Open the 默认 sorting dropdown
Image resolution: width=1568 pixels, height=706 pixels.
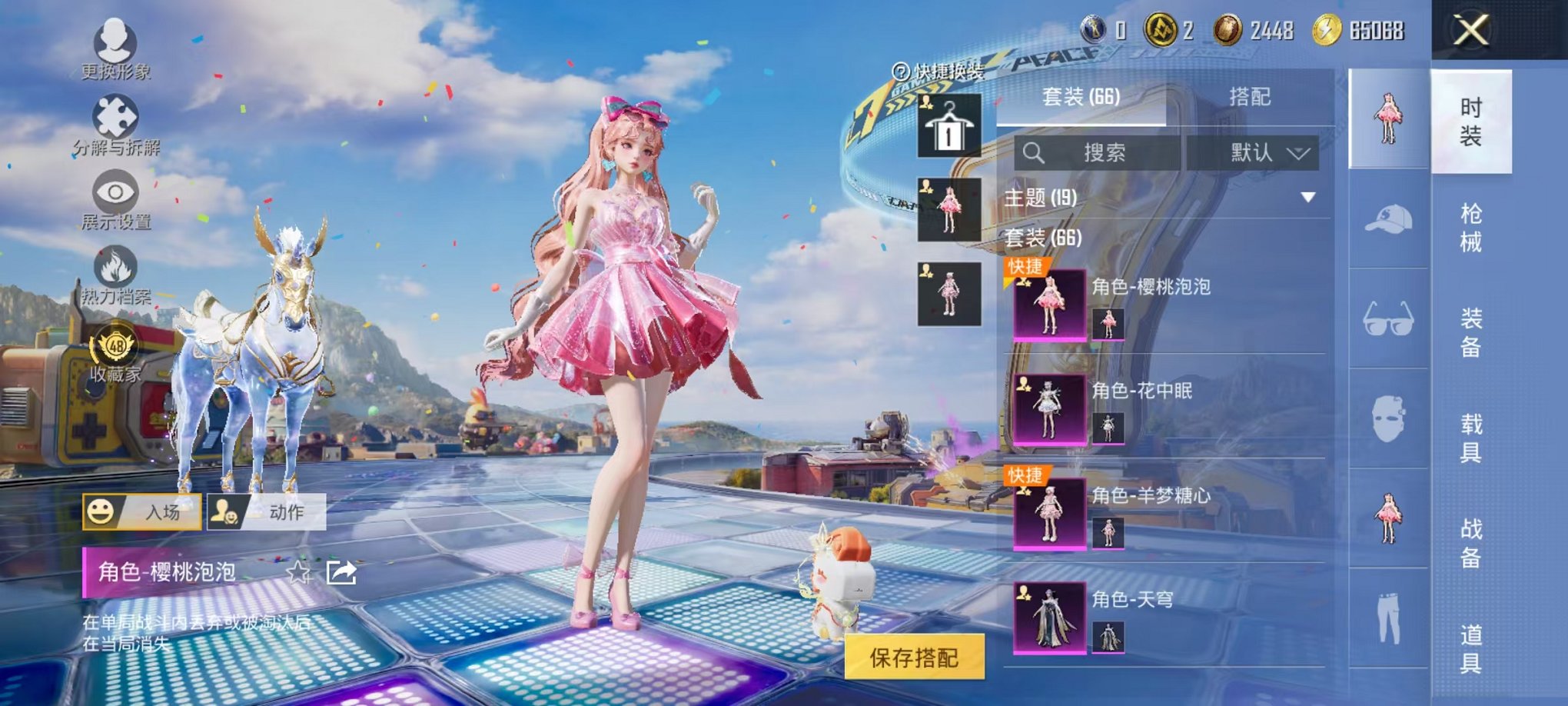coord(1267,152)
